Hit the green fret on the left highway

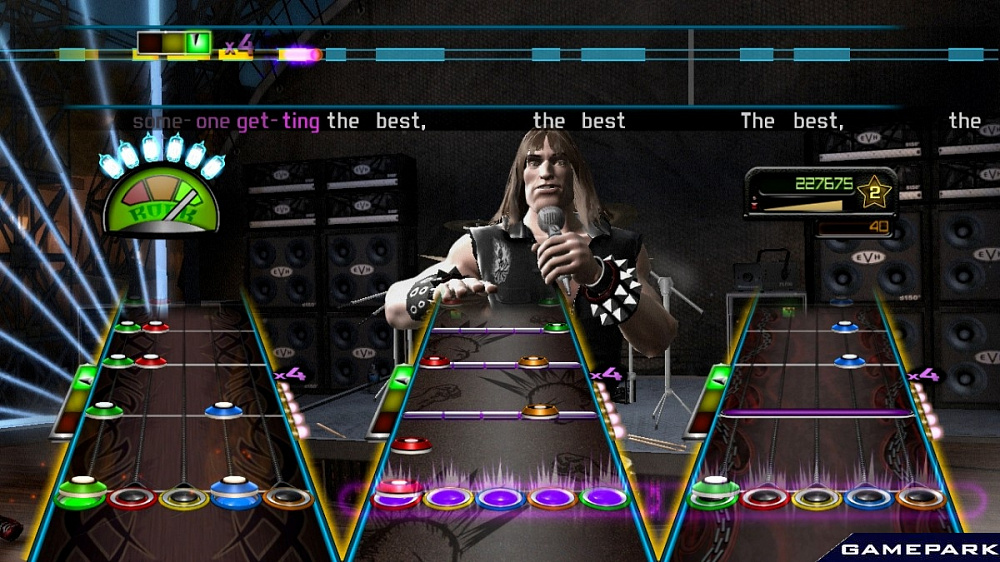pos(82,494)
